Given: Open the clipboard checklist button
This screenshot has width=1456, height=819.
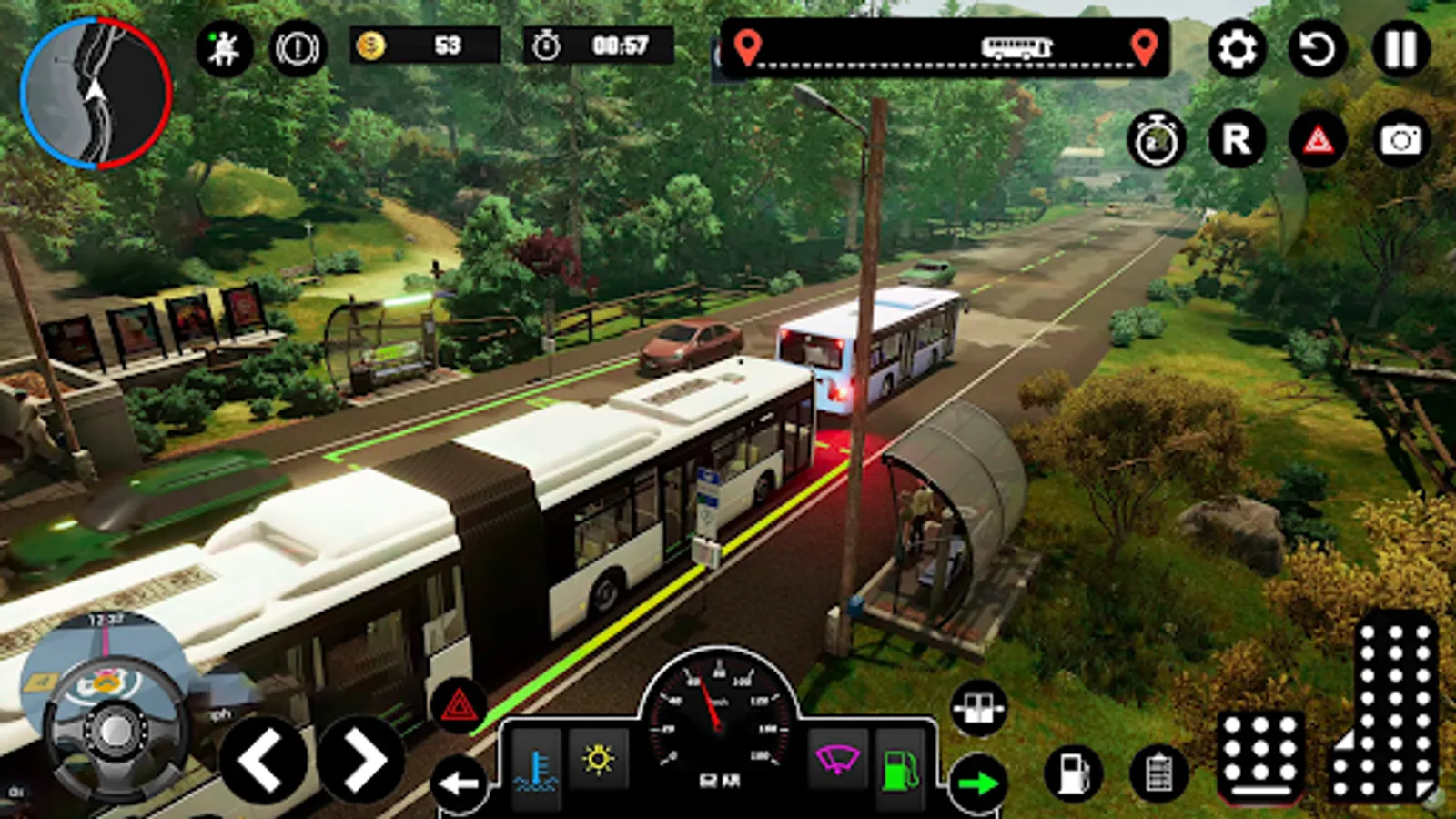Looking at the screenshot, I should pyautogui.click(x=1158, y=773).
